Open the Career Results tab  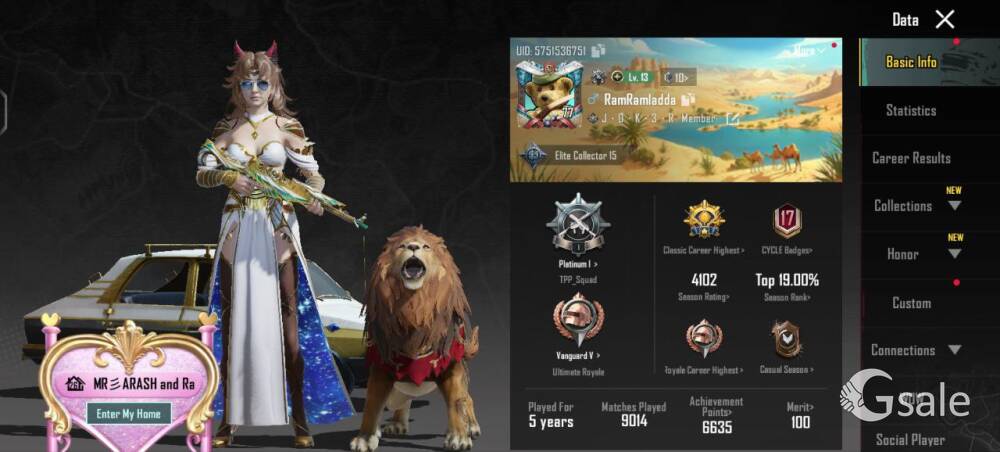click(x=911, y=158)
